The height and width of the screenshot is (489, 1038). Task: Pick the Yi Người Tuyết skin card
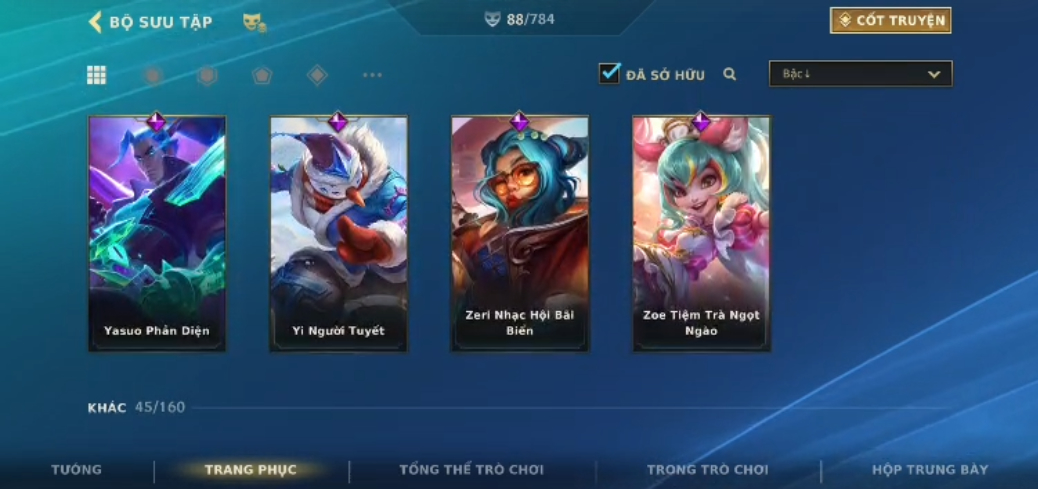pos(338,234)
